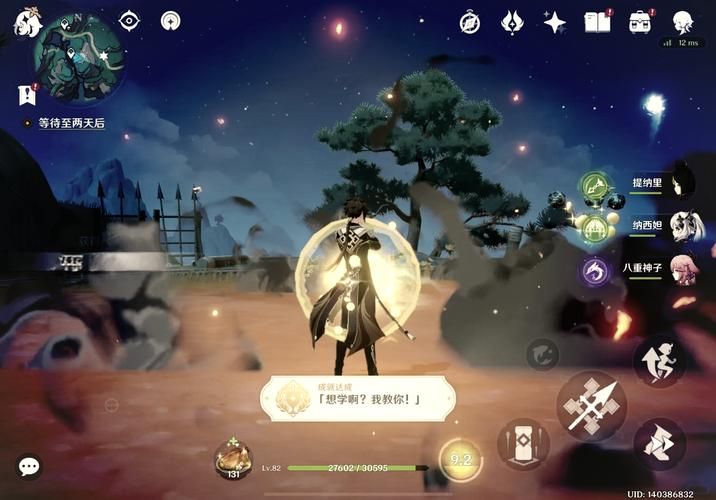Activate the elemental burst showing 9.2 cooldown
Screen dimensions: 716x500
coord(461,459)
